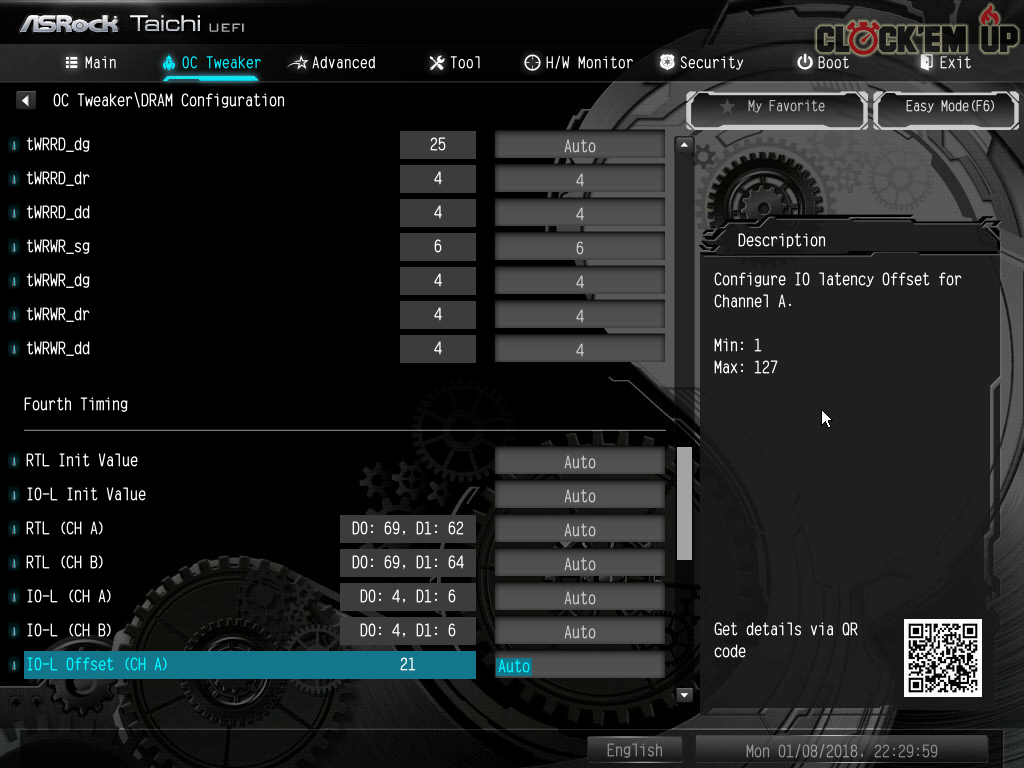Edit the tWRRD_dg Auto value field
Image resolution: width=1024 pixels, height=768 pixels.
[580, 146]
